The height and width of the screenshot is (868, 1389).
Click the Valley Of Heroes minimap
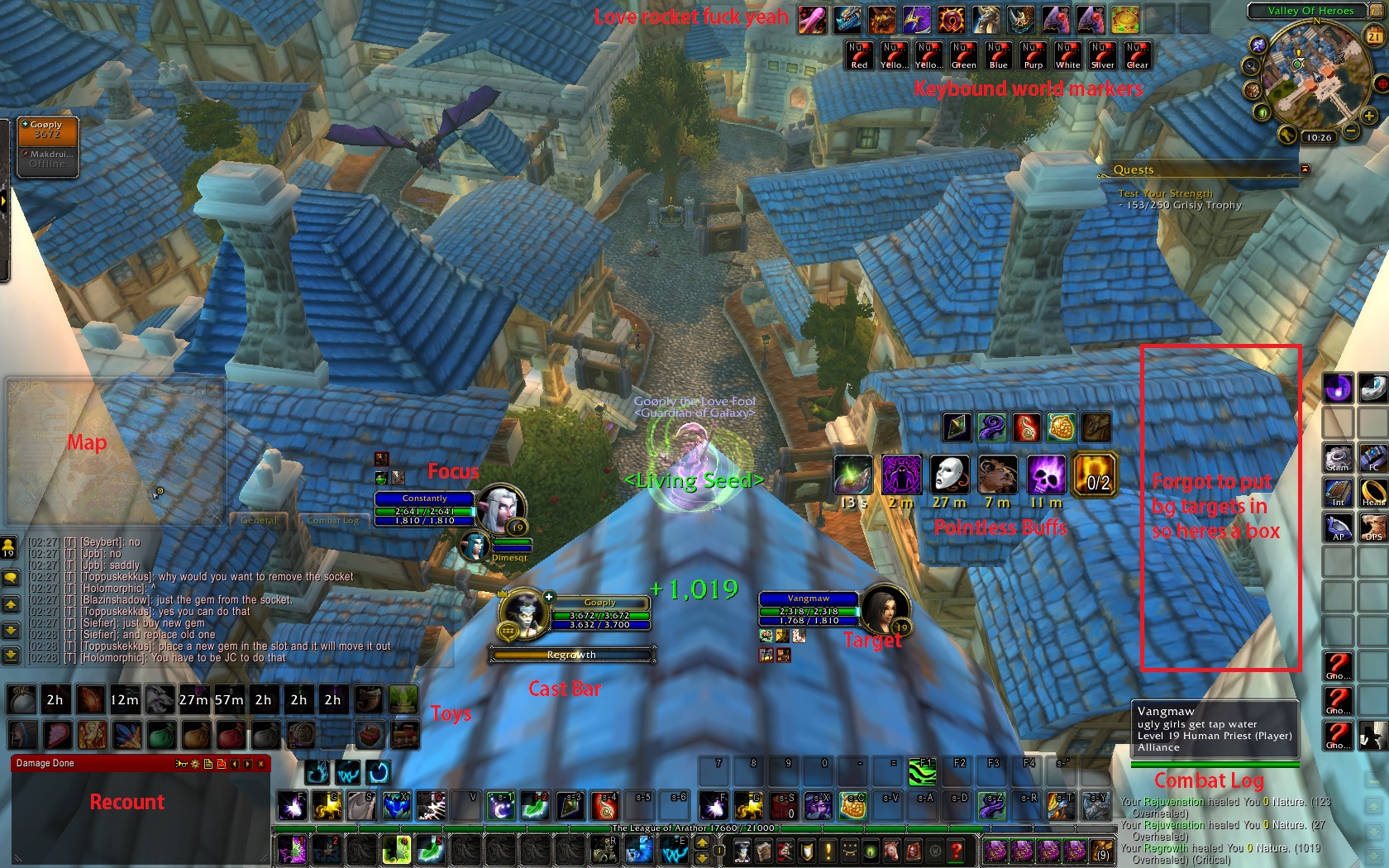1308,73
